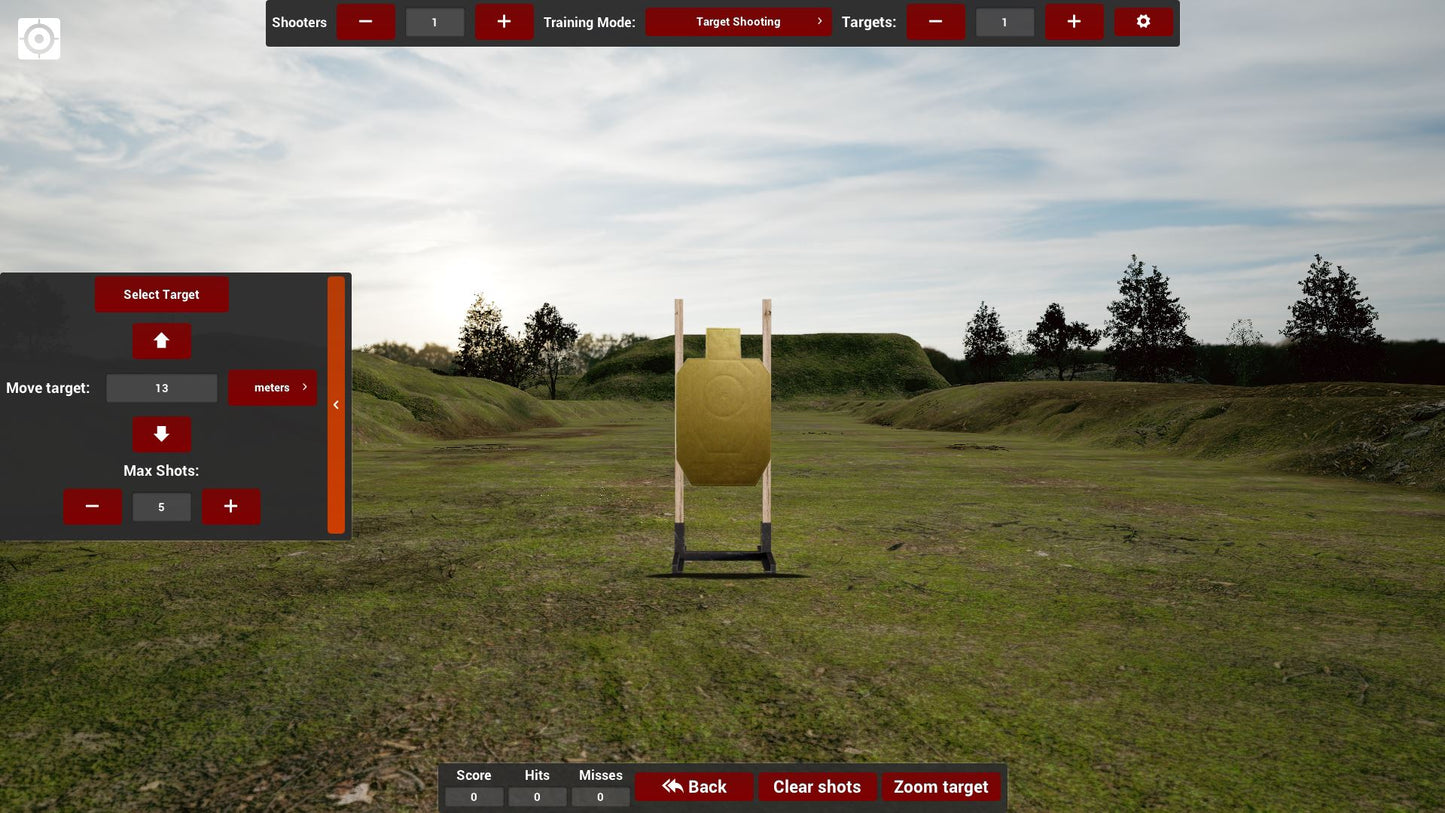
Task: Click the minus icon to lower Max Shots
Action: click(x=92, y=506)
